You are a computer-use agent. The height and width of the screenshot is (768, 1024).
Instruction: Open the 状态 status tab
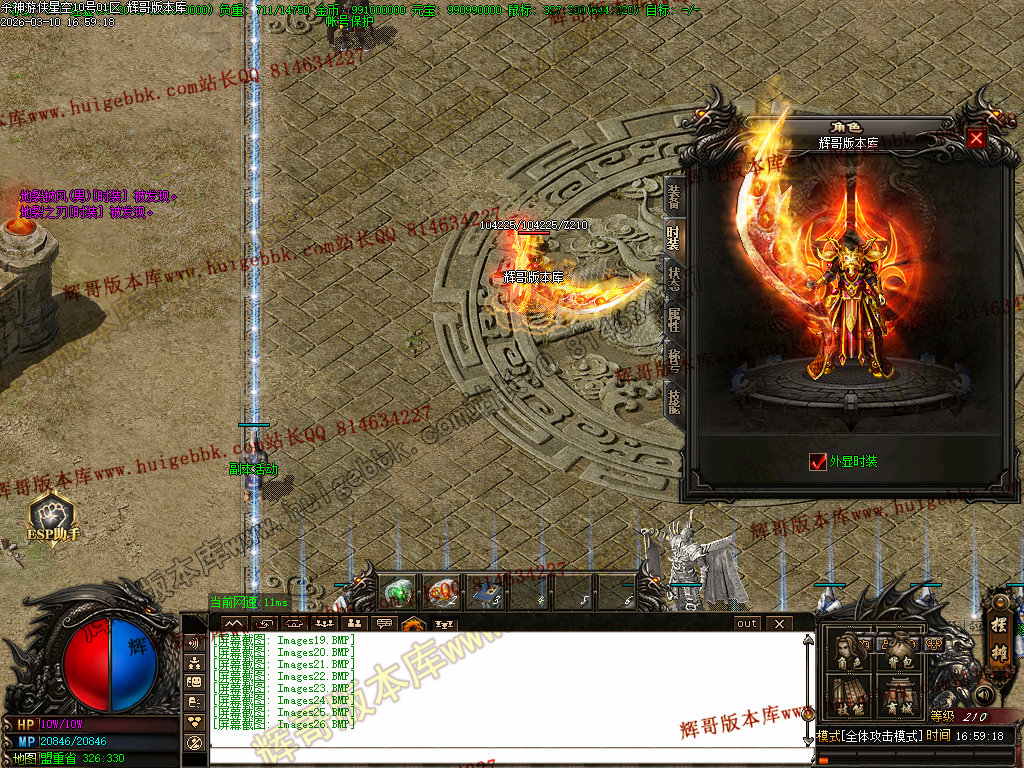click(674, 277)
